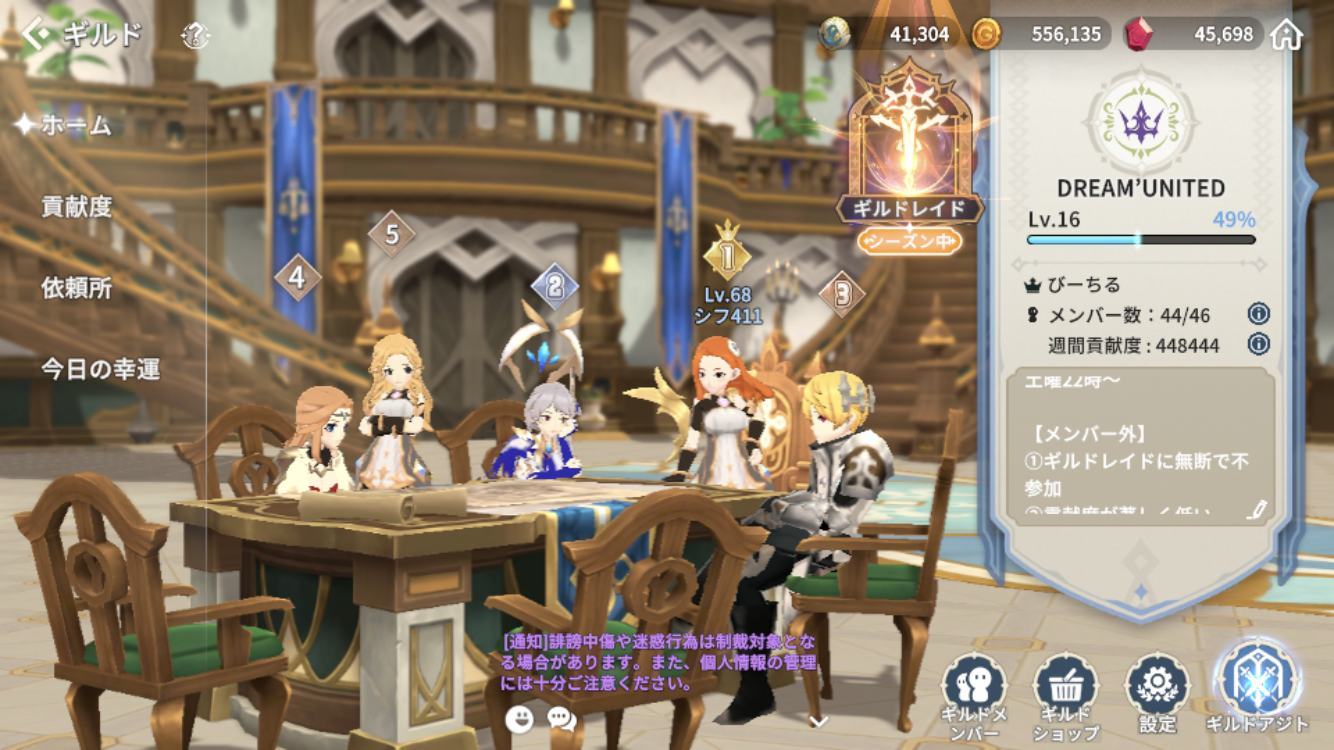
Task: Open 今日の幸運 from the side menu
Action: pyautogui.click(x=100, y=369)
